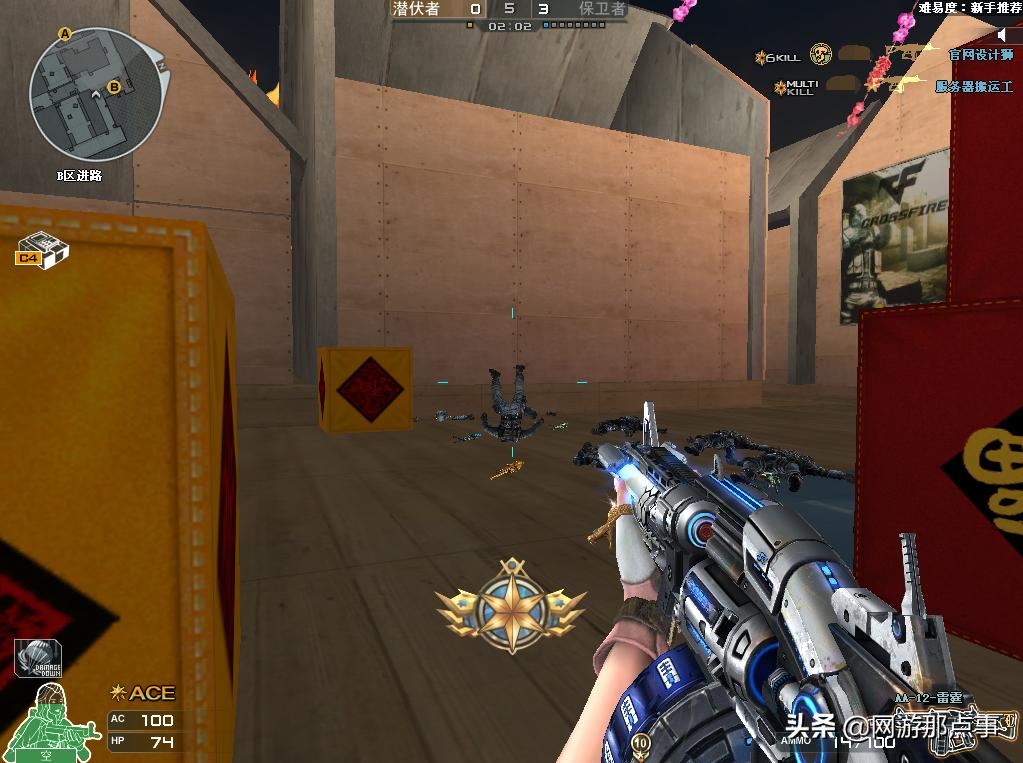Click player name 服务器搬运工 in kill feed
Screen dimensions: 1023x763
pos(973,87)
